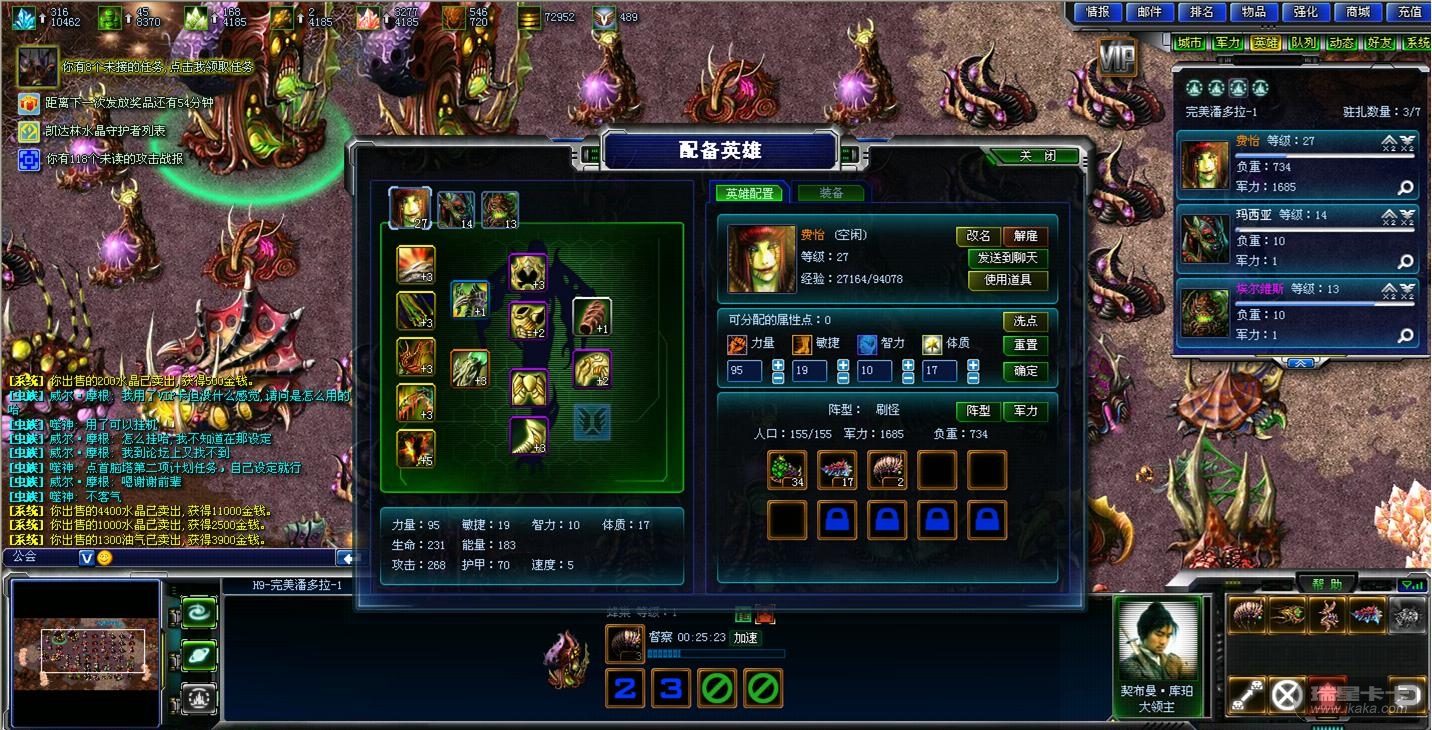Image resolution: width=1432 pixels, height=730 pixels.
Task: Rename the hero with 改名
Action: [x=978, y=236]
